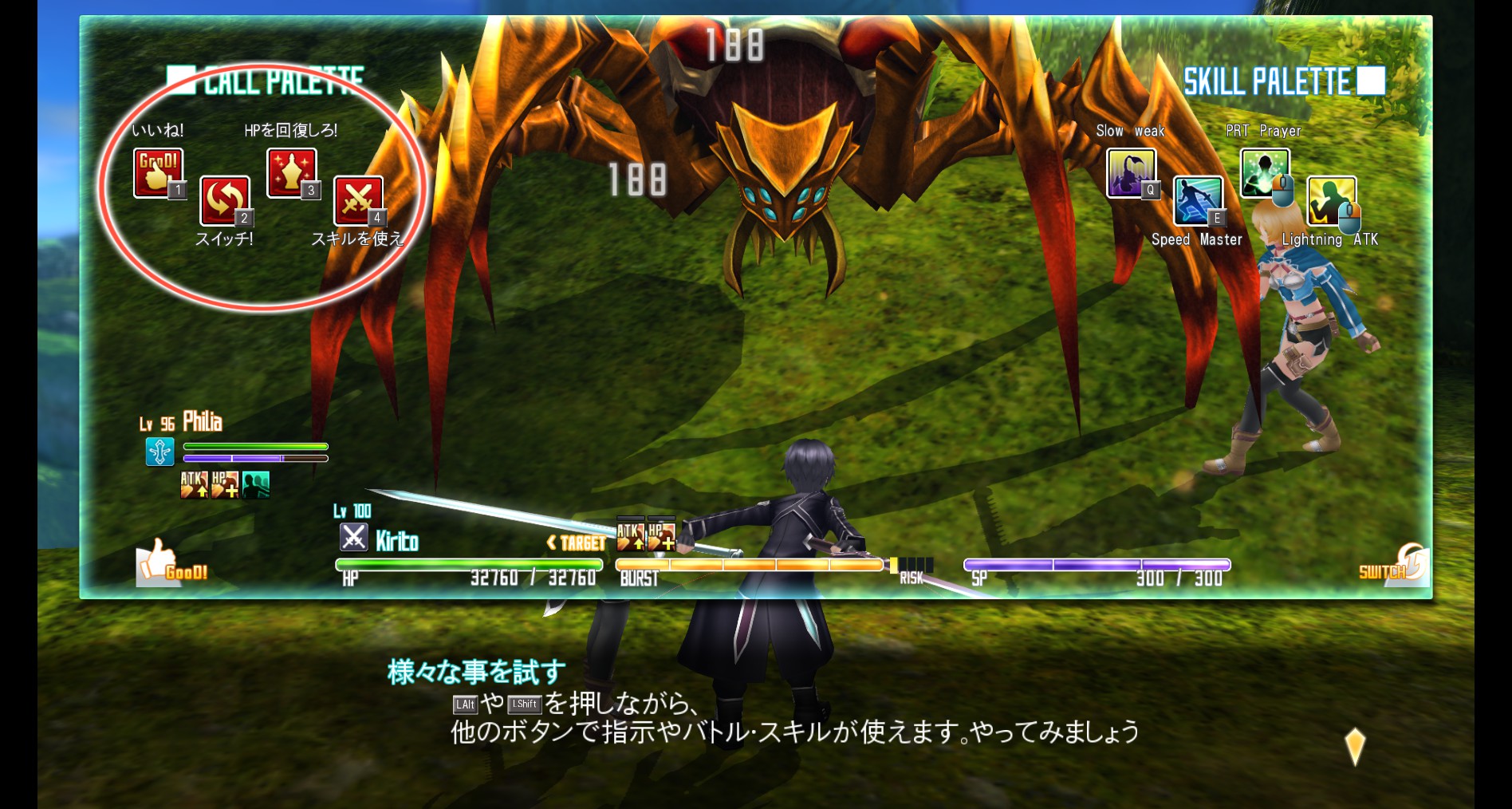The height and width of the screenshot is (809, 1512).
Task: Cast the PRT Prayer skill
Action: pos(1264,172)
